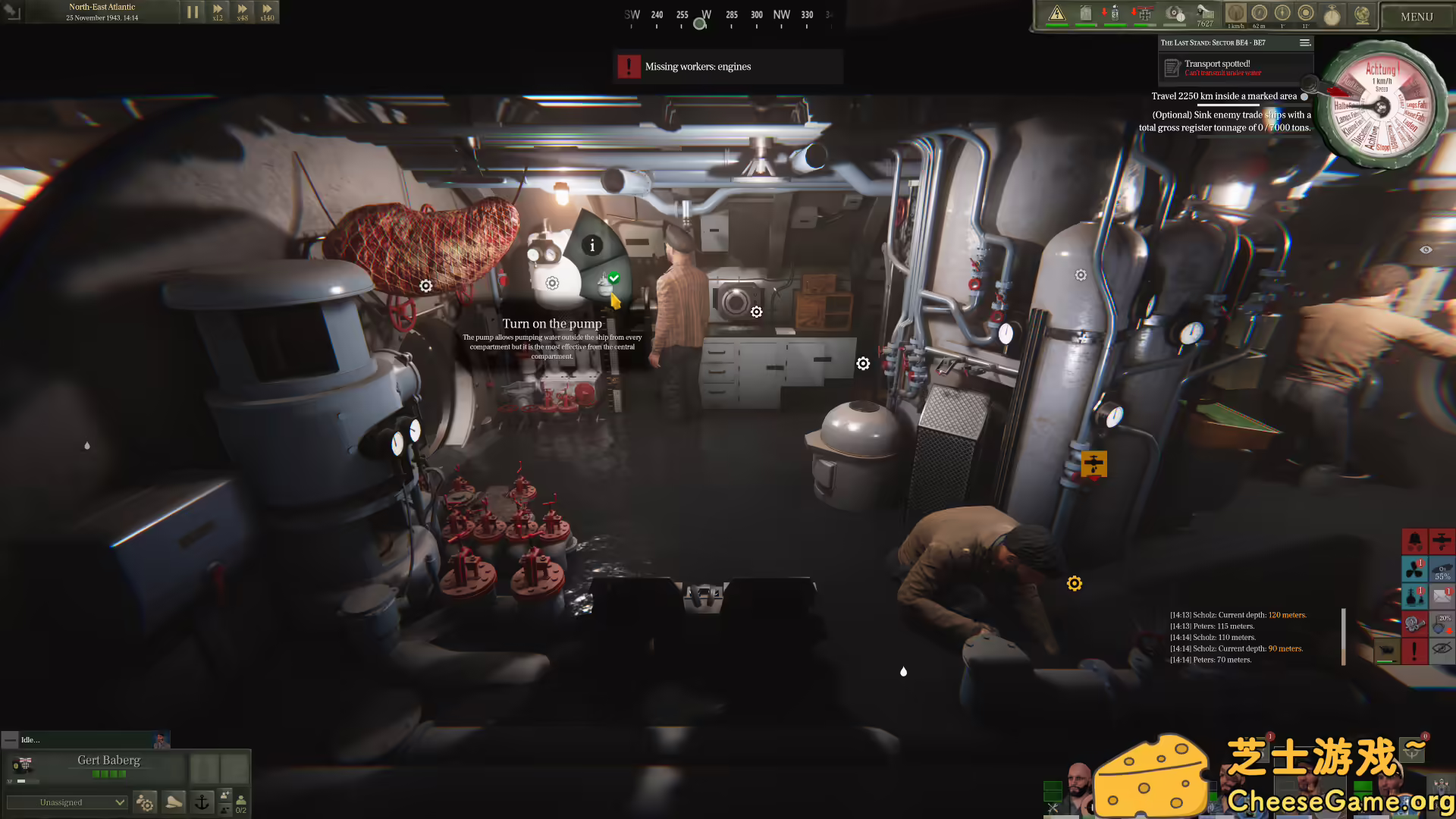Open the electrical hazard warning icon
Screen dimensions: 1456x819
click(x=1056, y=13)
